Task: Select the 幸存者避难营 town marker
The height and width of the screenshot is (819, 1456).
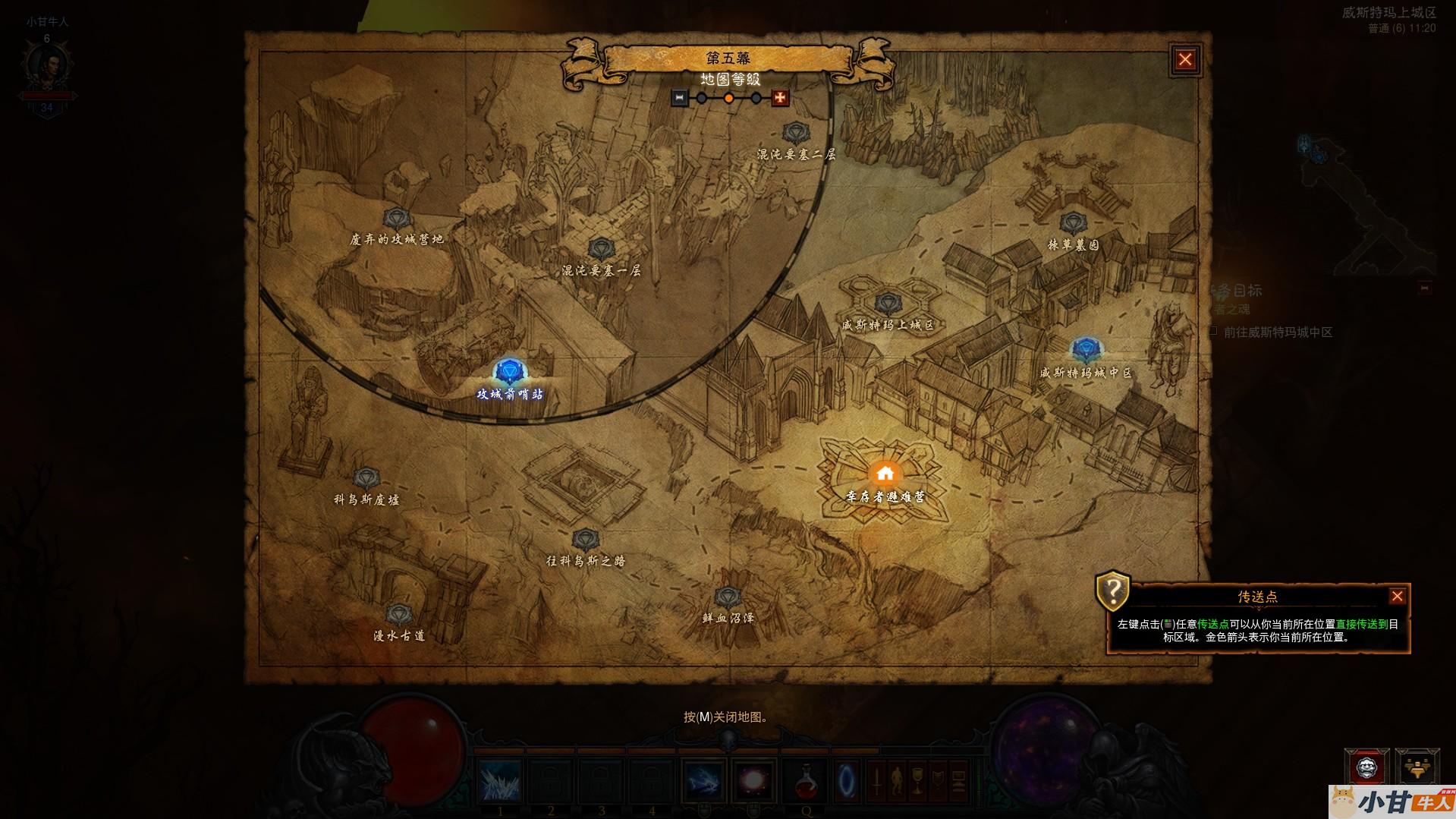Action: (x=885, y=474)
